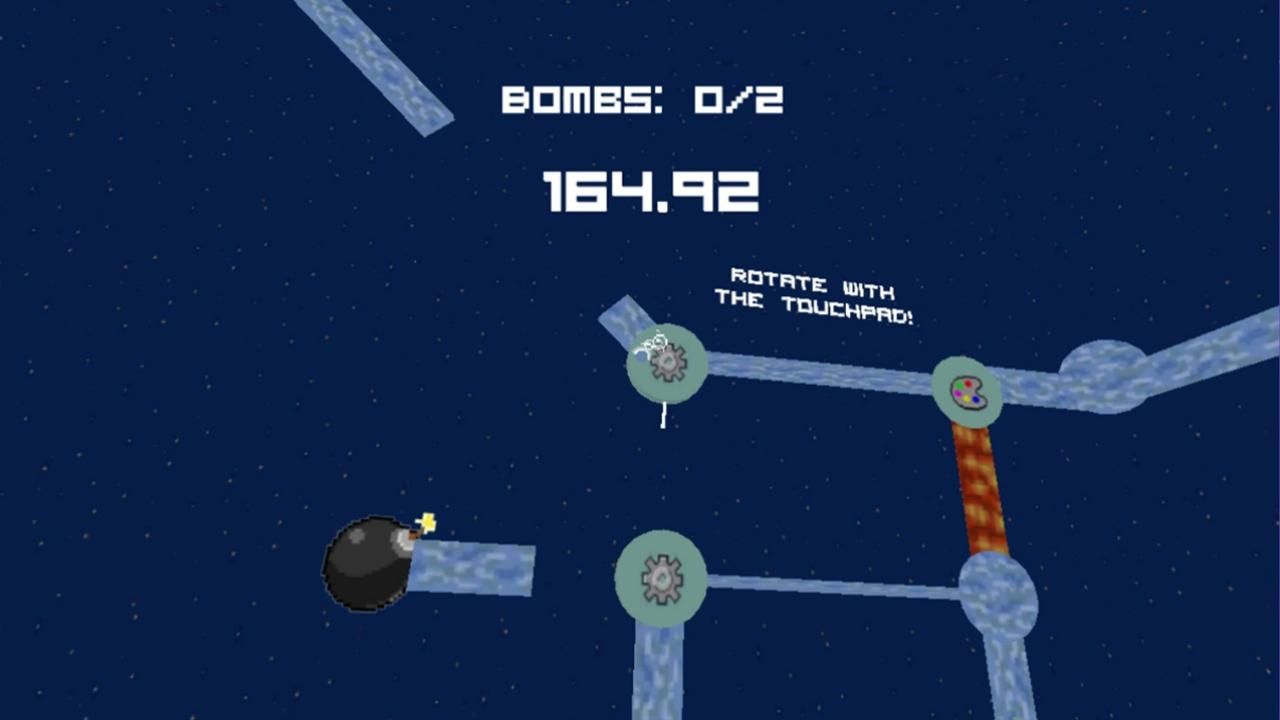Activate the palette hub above the lava bridge
Image resolution: width=1280 pixels, height=720 pixels.
coord(965,391)
